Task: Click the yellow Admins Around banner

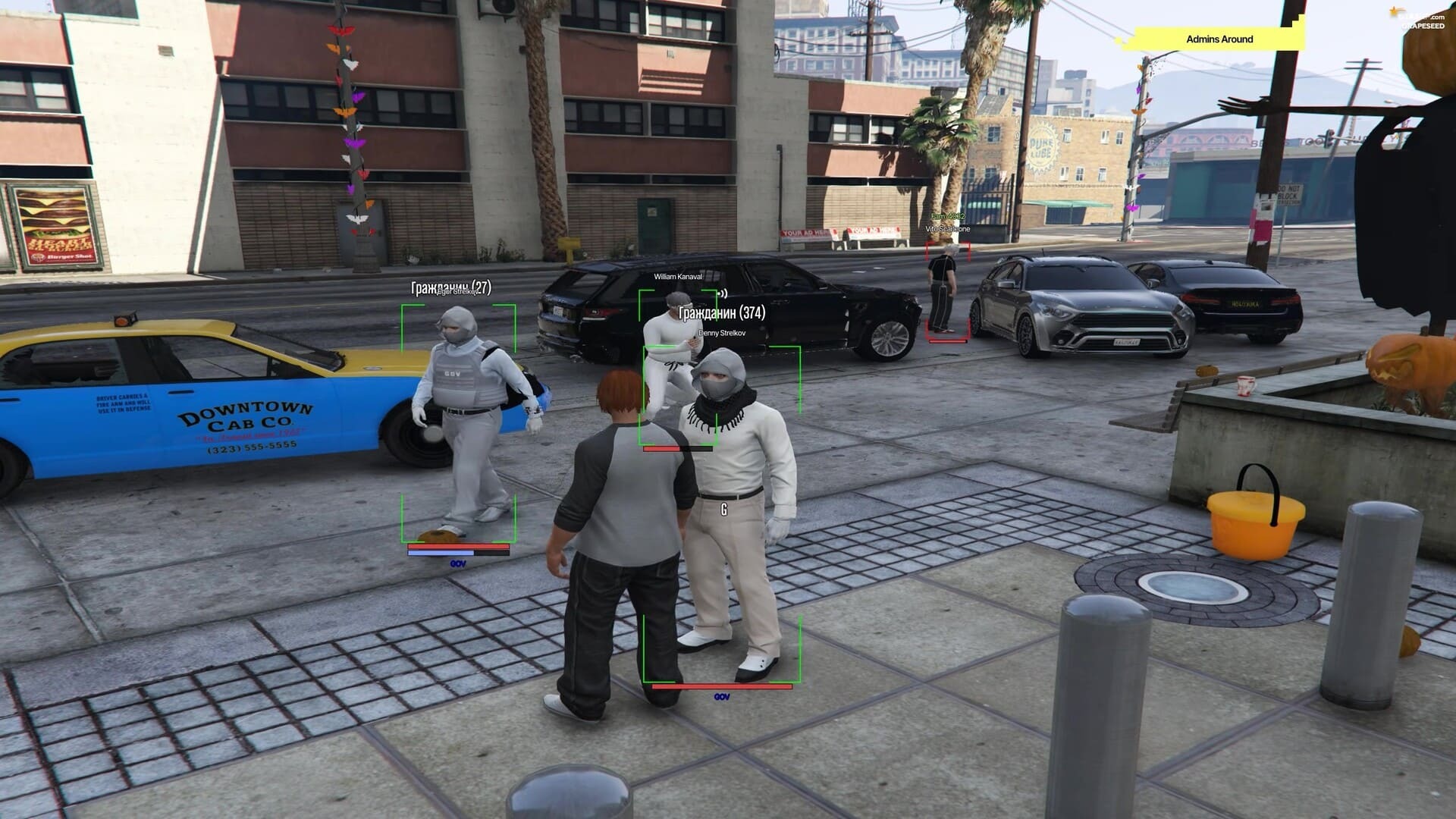Action: click(x=1219, y=39)
